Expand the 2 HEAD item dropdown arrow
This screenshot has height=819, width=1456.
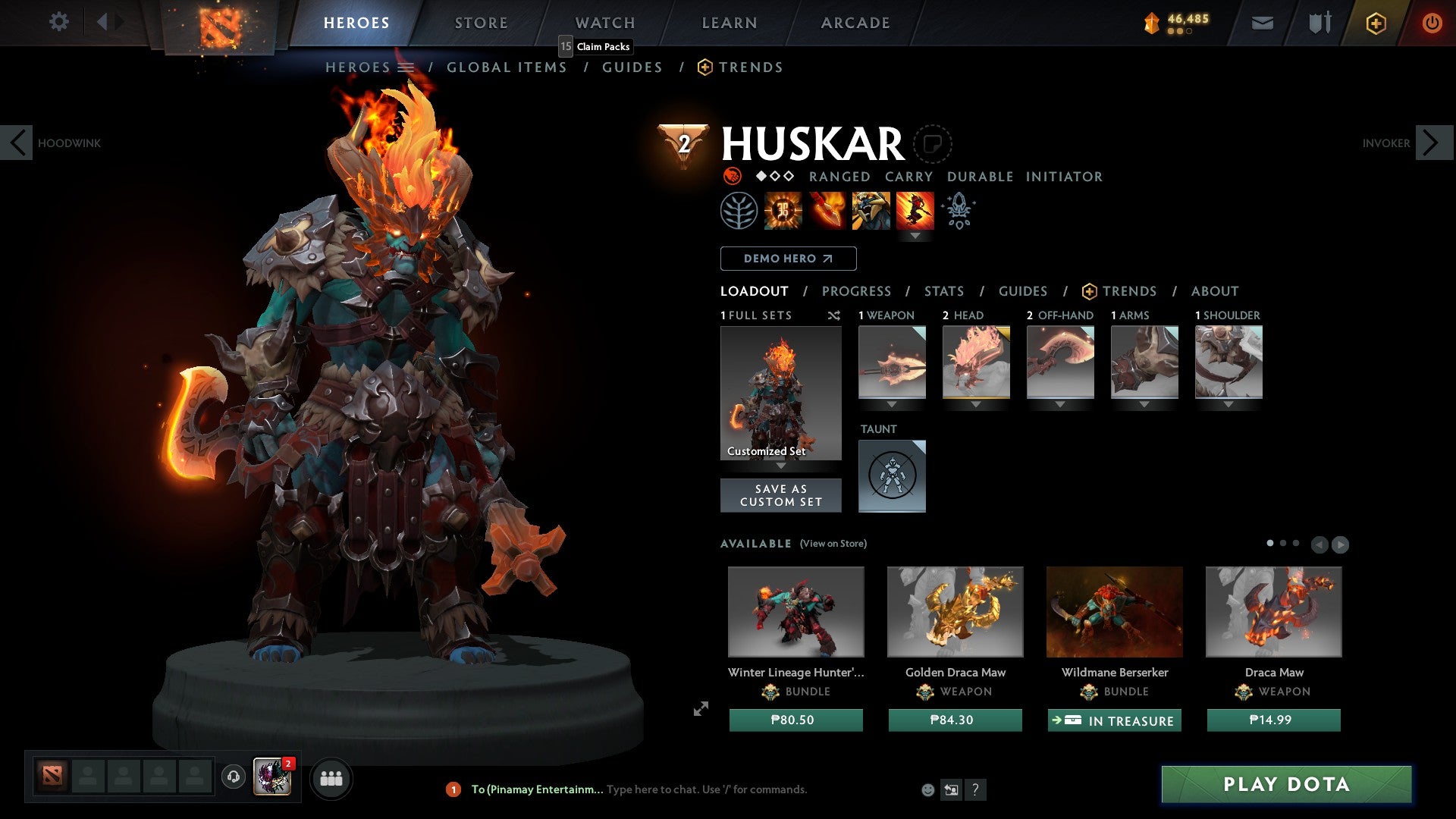click(976, 405)
